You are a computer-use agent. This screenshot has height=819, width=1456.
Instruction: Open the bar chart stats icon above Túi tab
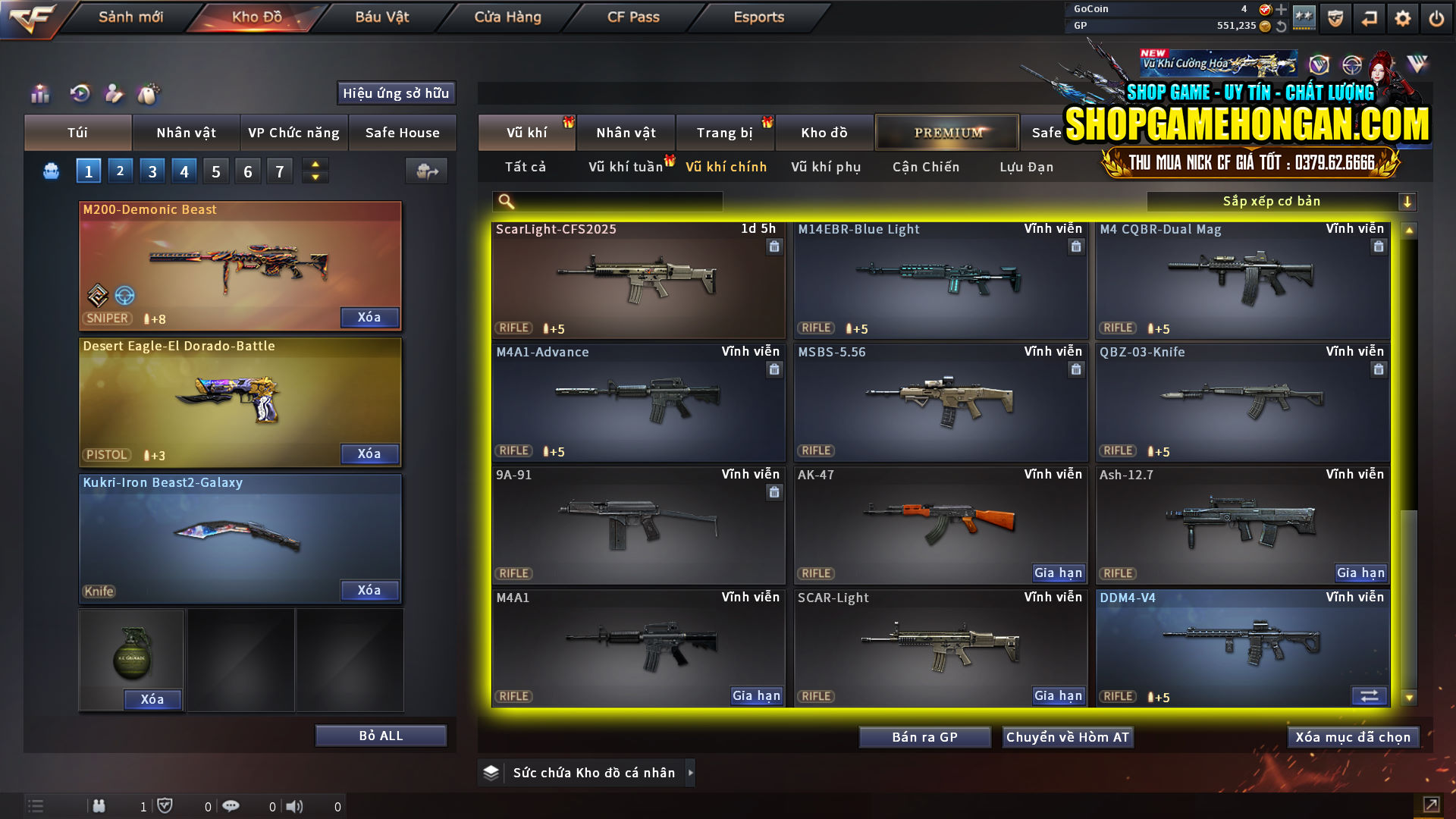(39, 93)
